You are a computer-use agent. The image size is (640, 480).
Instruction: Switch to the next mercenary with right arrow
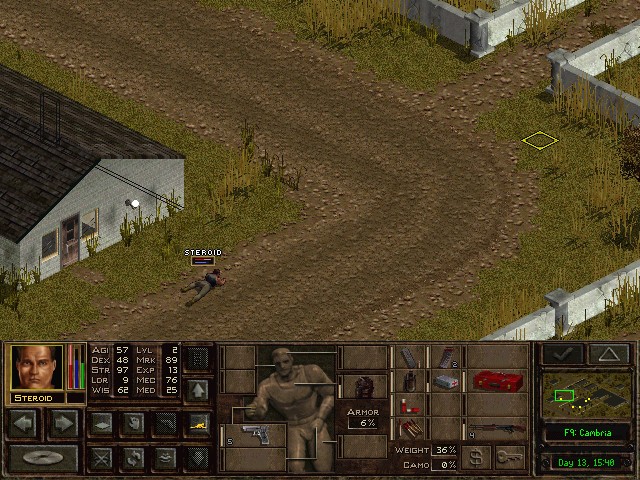point(62,423)
